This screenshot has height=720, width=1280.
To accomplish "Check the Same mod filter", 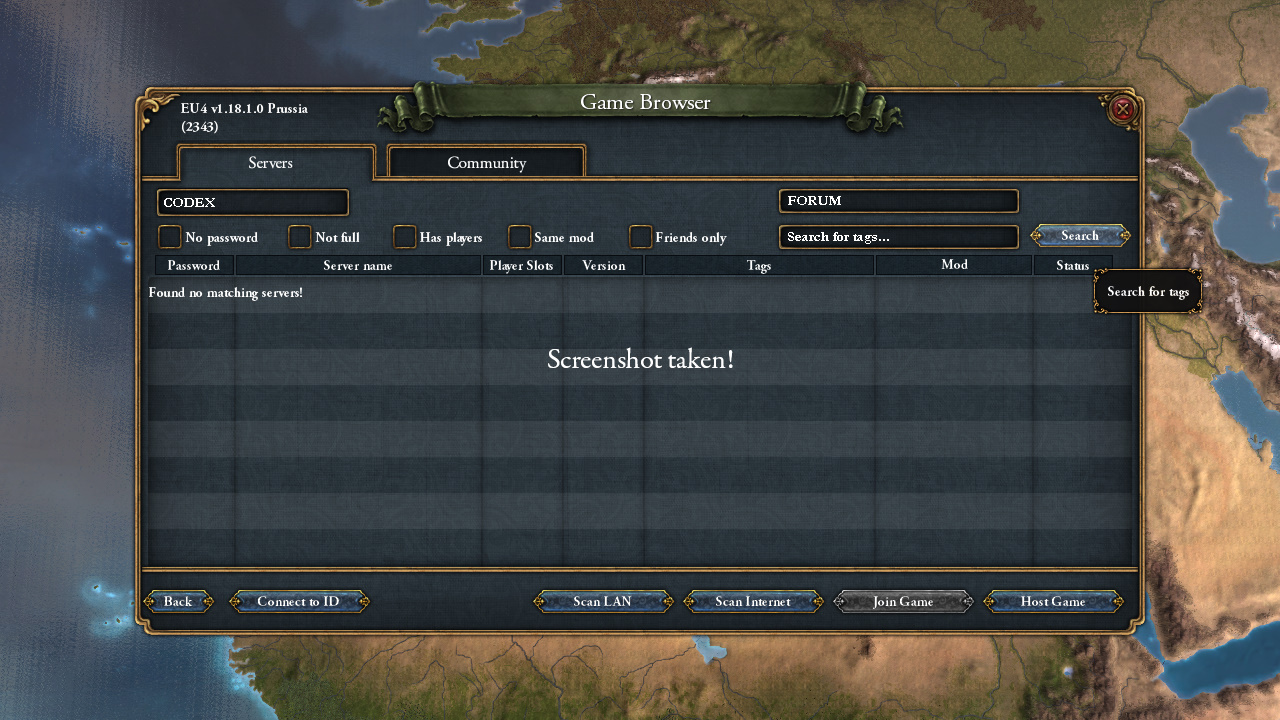I will click(519, 237).
